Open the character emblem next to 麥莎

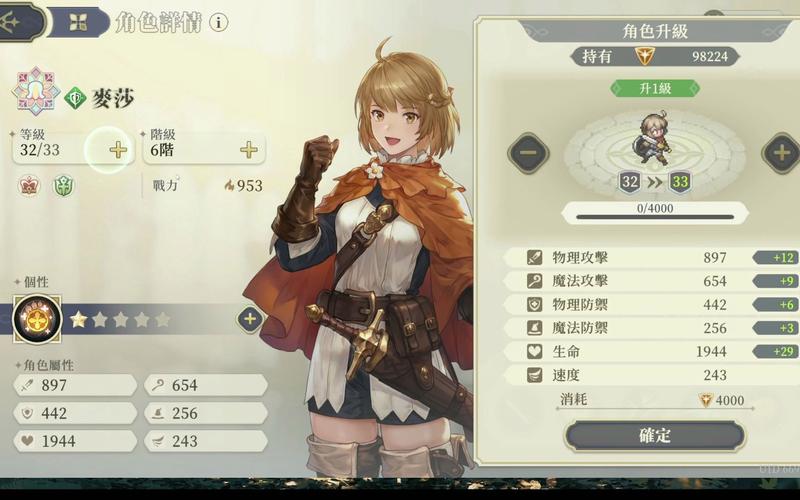[35, 92]
